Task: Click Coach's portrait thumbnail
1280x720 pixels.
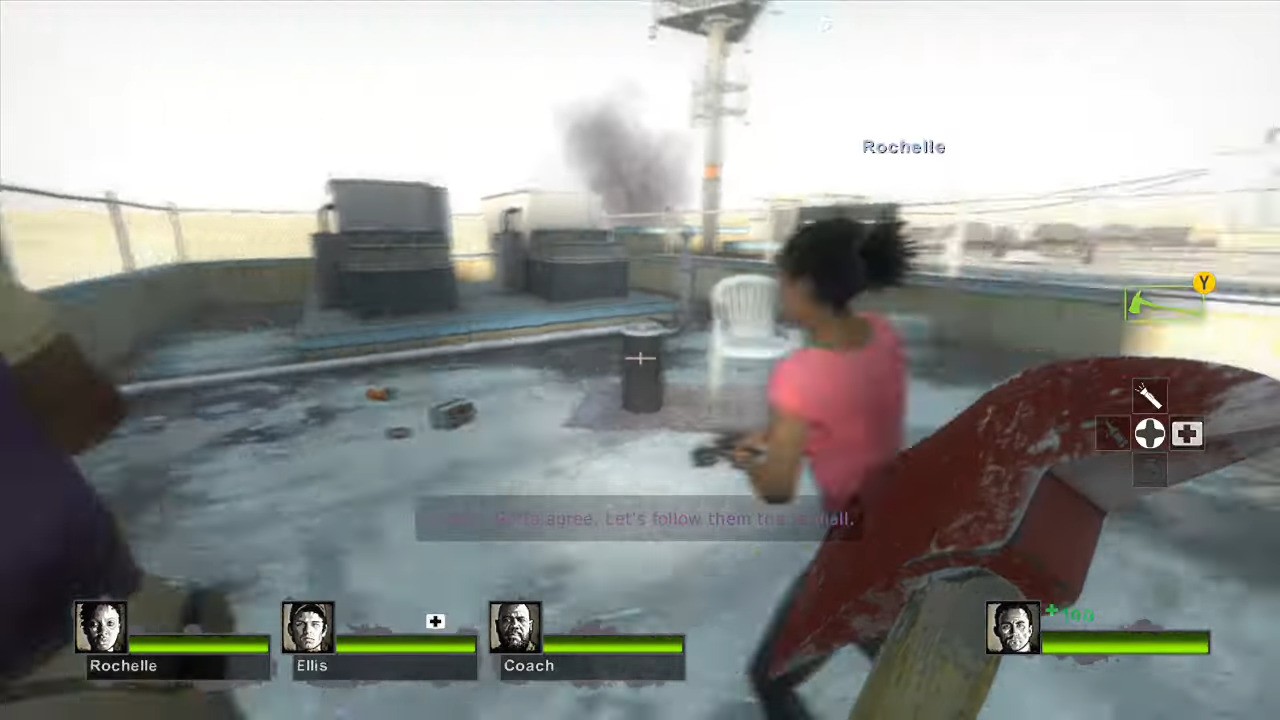Action: [x=514, y=626]
